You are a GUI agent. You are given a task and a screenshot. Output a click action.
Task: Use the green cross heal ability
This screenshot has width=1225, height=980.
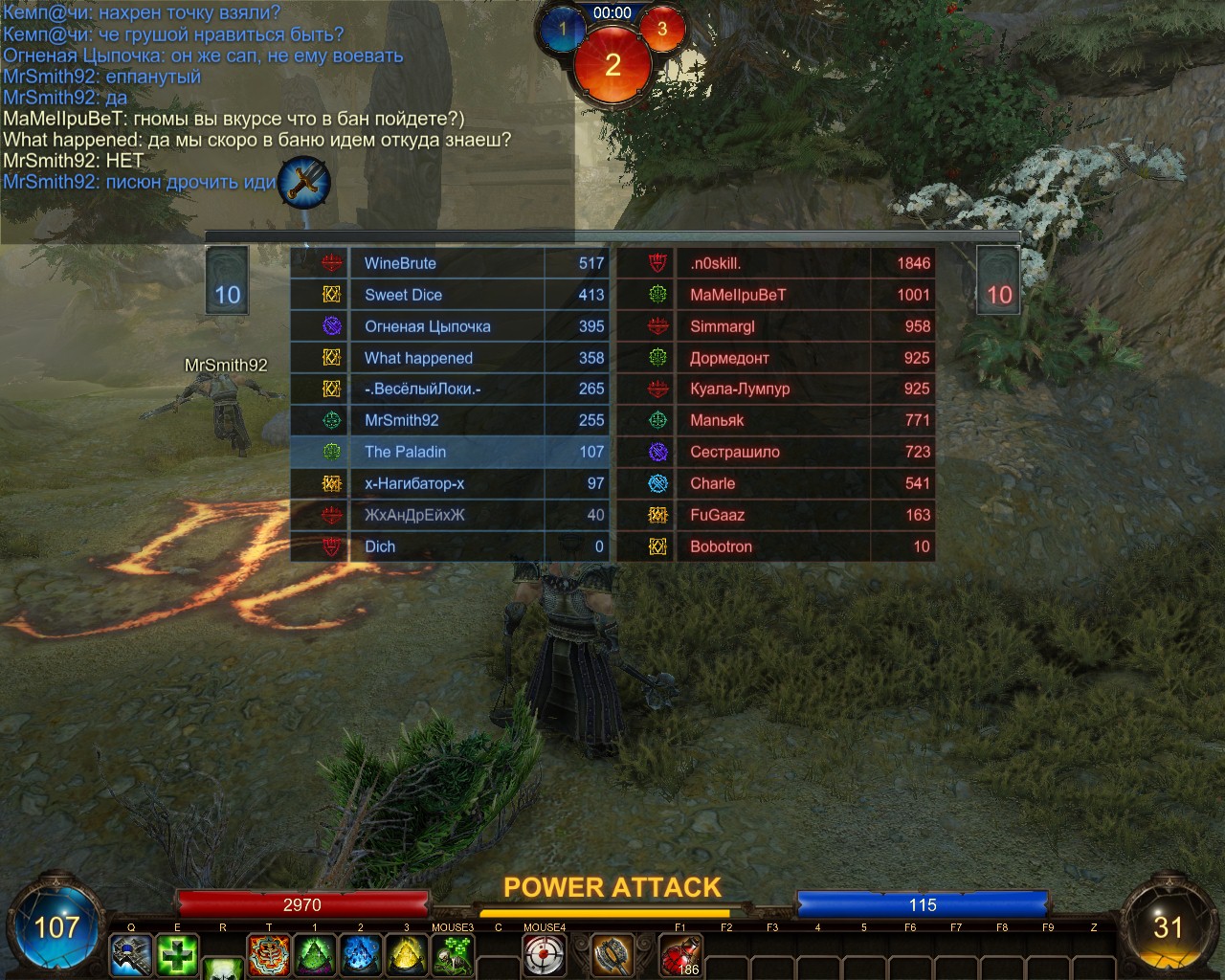click(x=177, y=954)
